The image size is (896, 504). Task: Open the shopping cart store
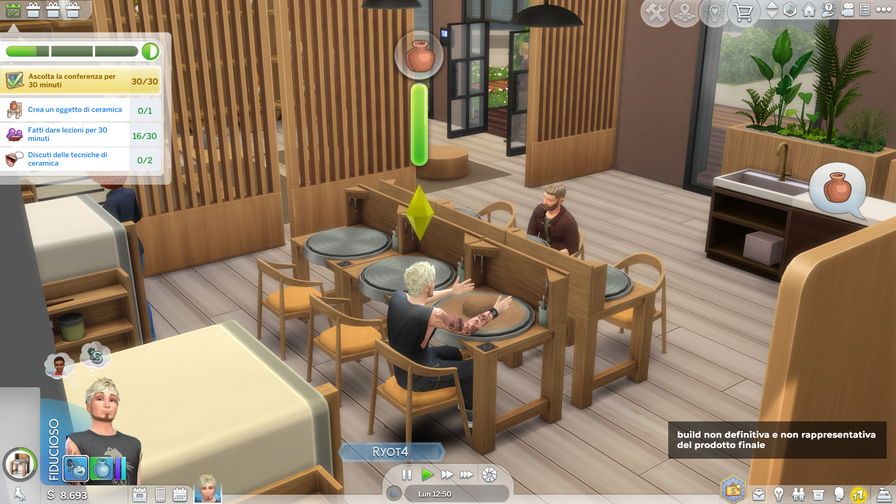pos(743,13)
